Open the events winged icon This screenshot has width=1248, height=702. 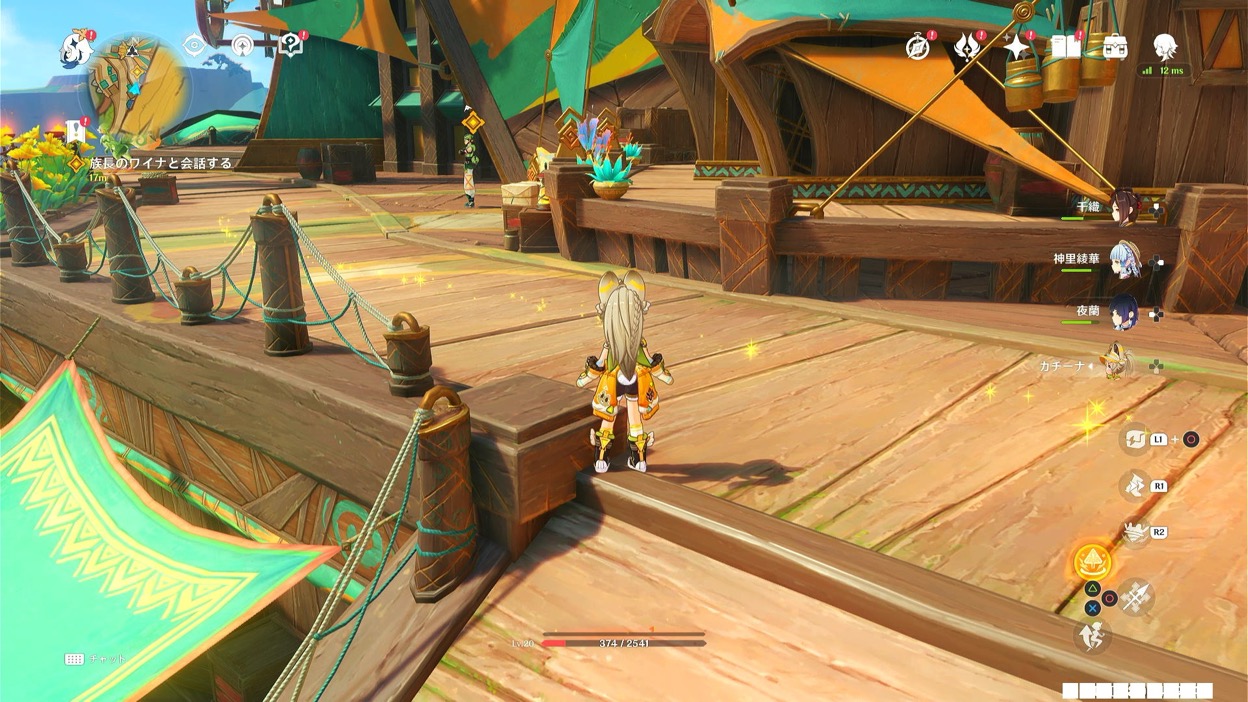pyautogui.click(x=968, y=47)
